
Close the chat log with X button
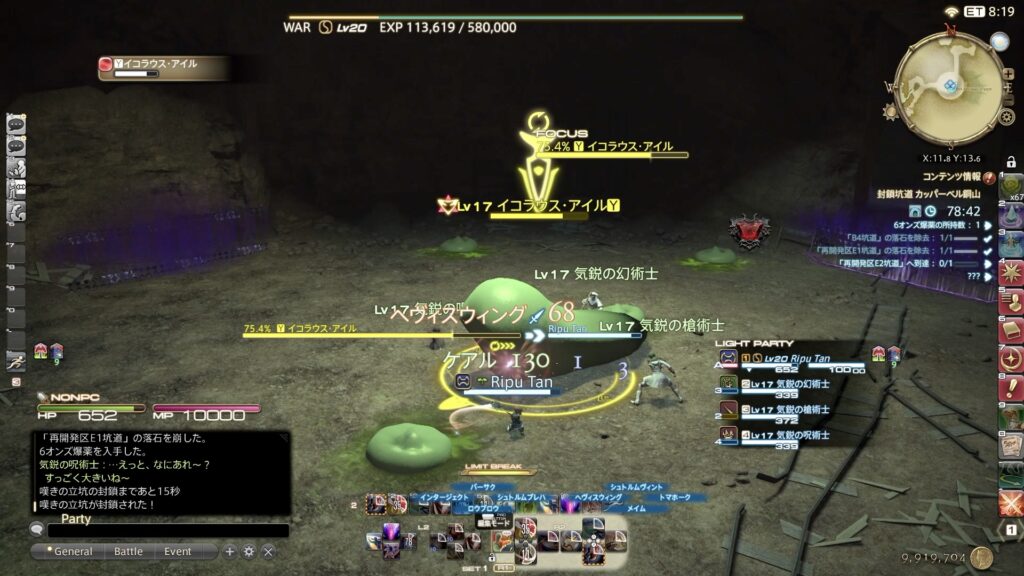pyautogui.click(x=268, y=551)
